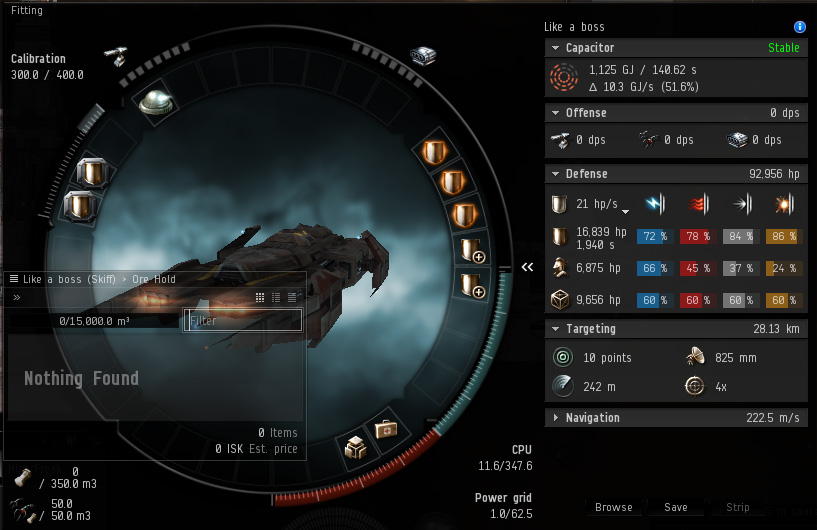Show ship info via the blue info icon
The width and height of the screenshot is (817, 530).
799,27
